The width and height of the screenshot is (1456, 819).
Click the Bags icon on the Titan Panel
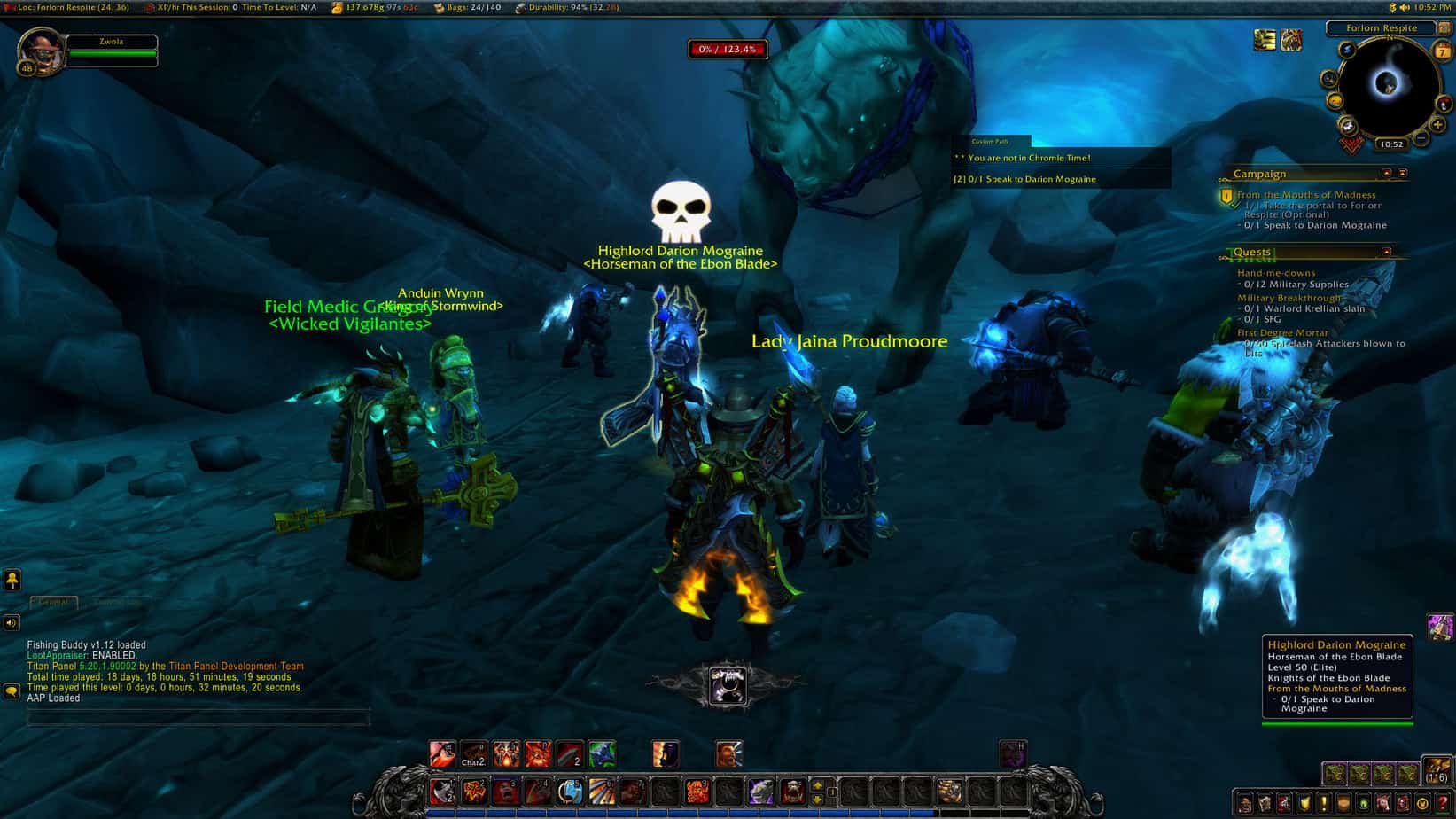point(440,7)
